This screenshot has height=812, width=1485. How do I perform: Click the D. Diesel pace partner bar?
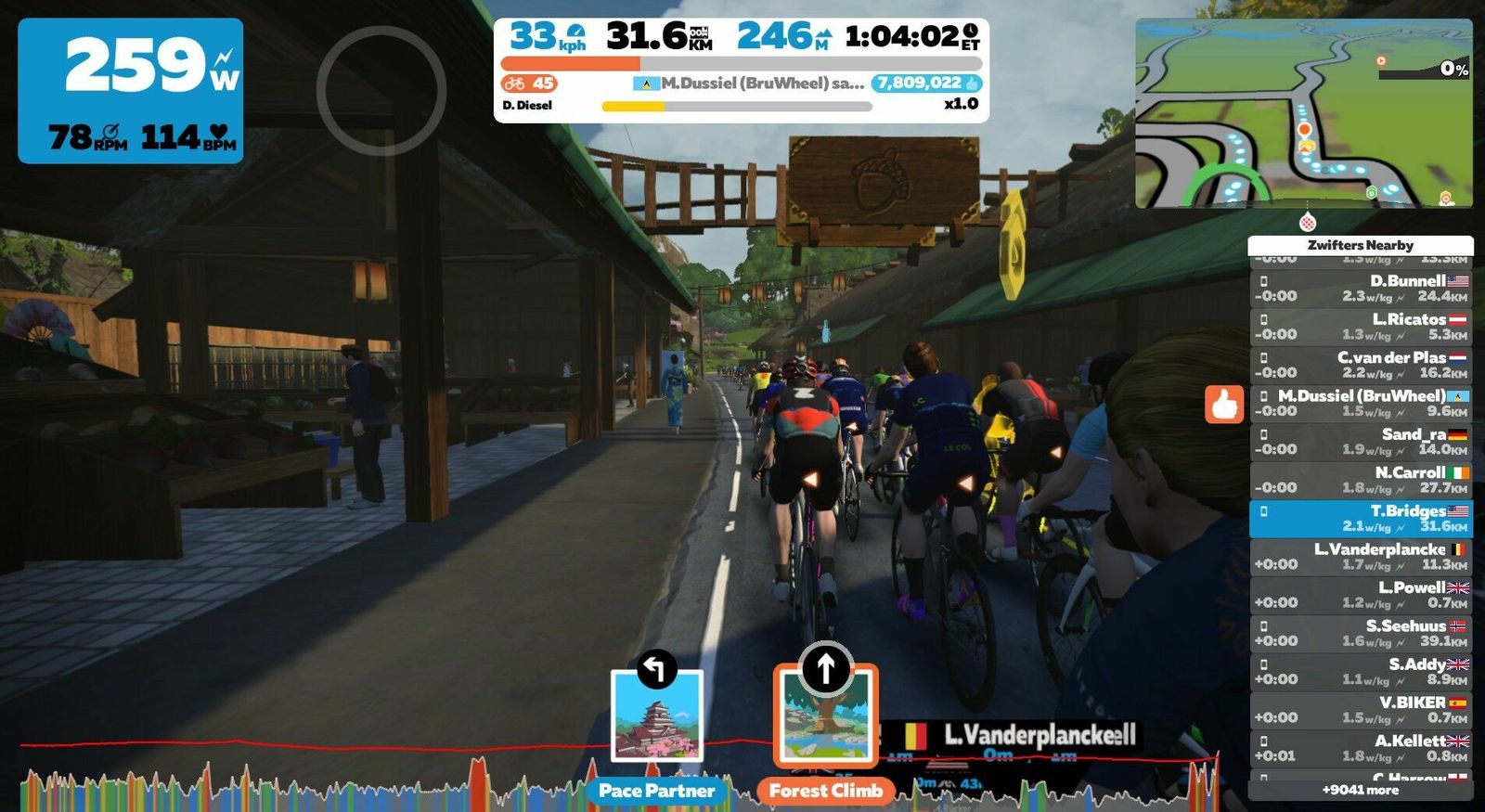coord(737,106)
